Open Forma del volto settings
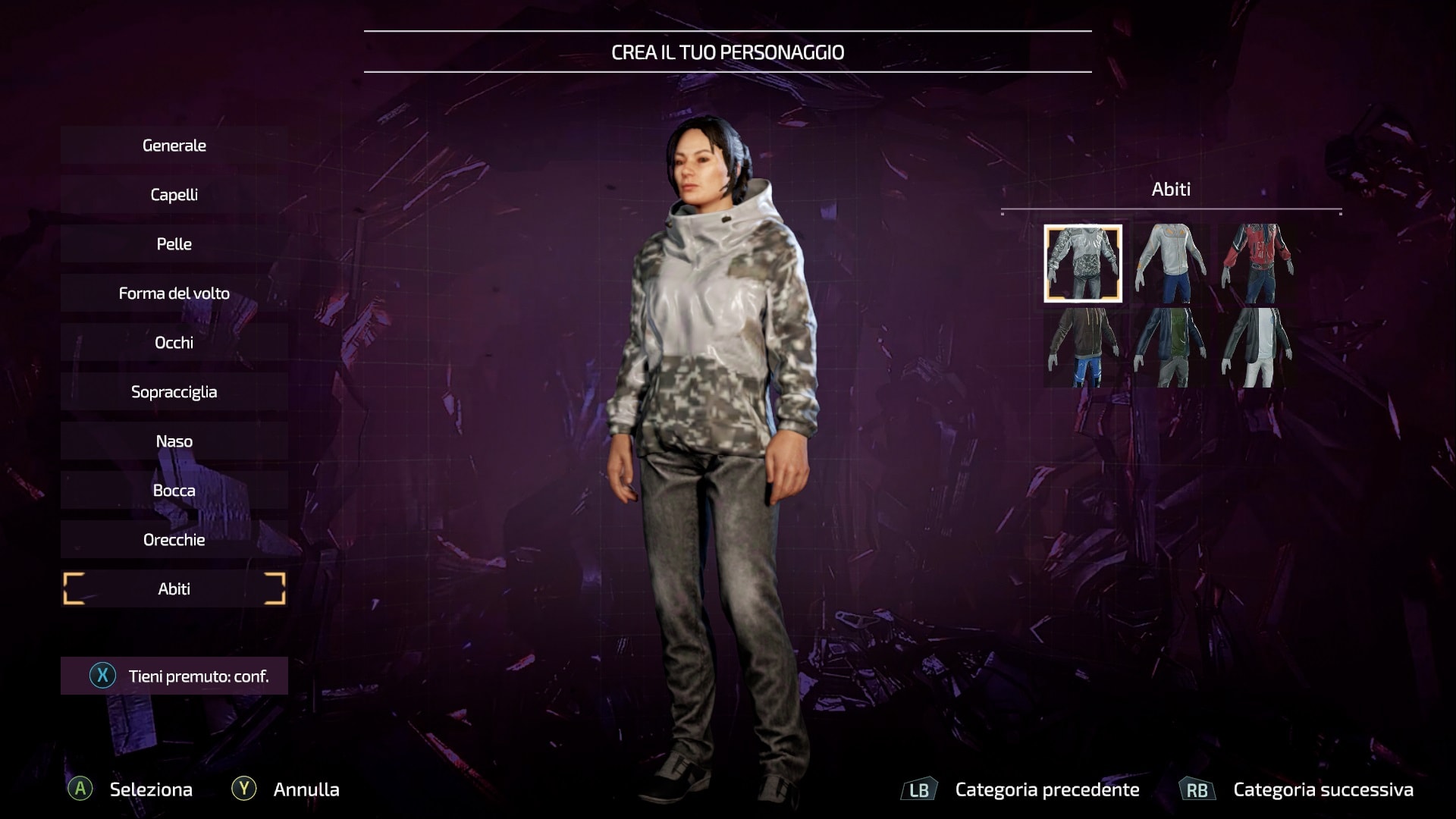This screenshot has height=819, width=1456. pos(174,293)
